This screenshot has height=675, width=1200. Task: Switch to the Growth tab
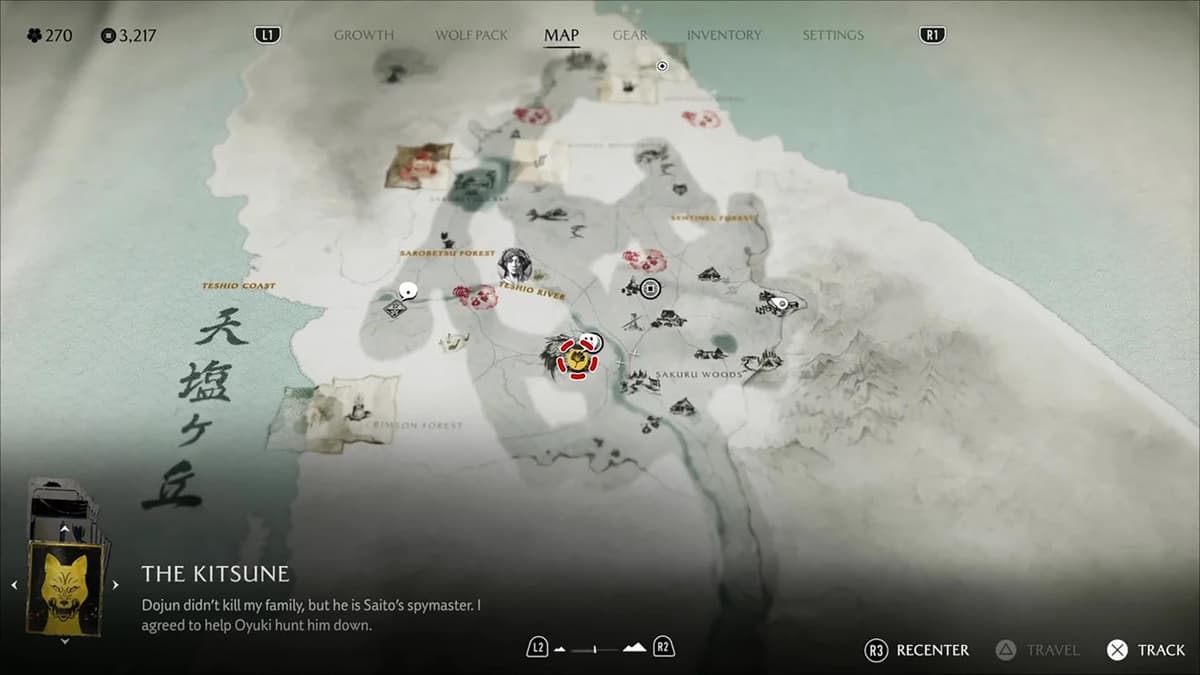364,35
